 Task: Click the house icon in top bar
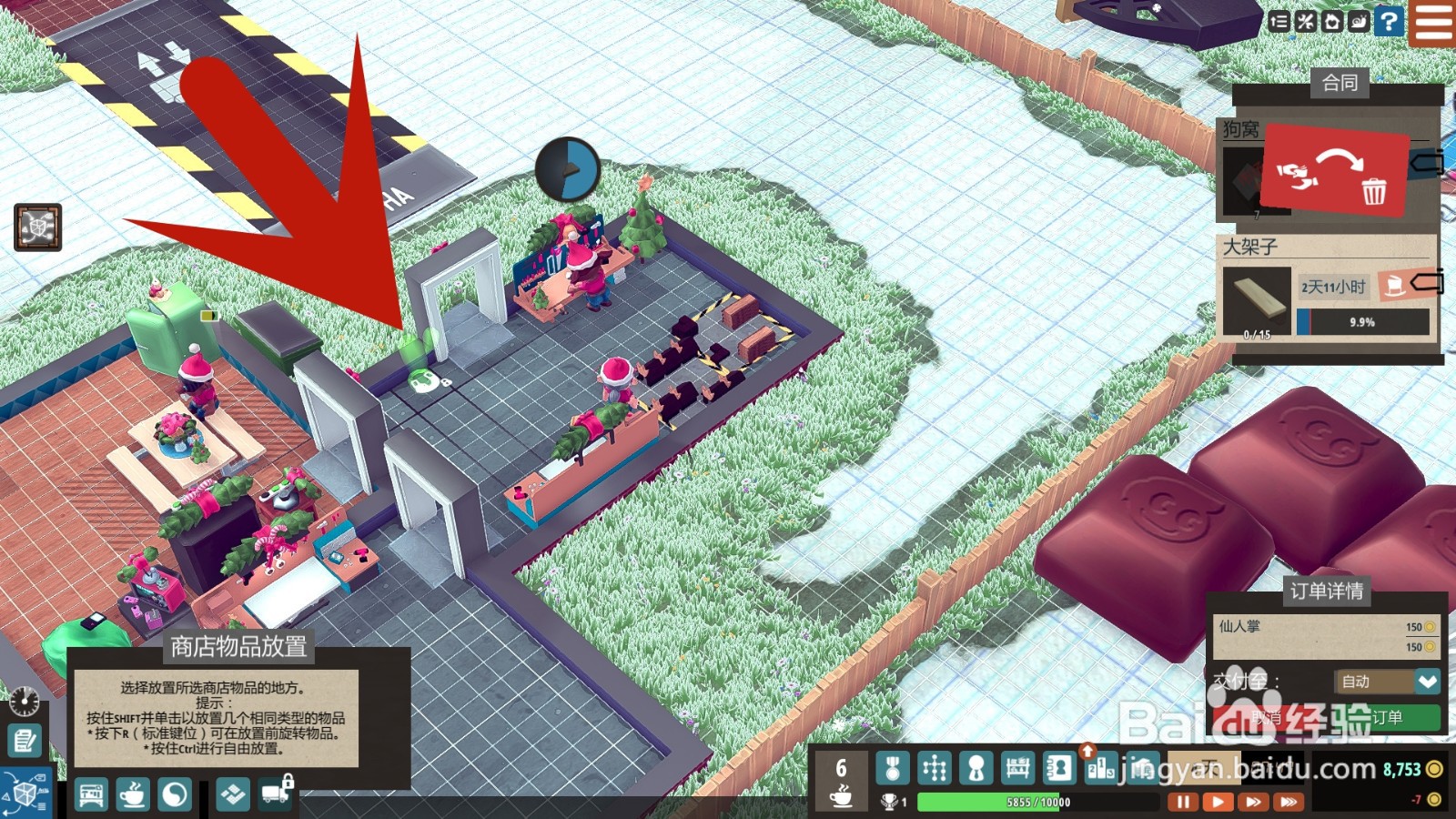click(1332, 21)
